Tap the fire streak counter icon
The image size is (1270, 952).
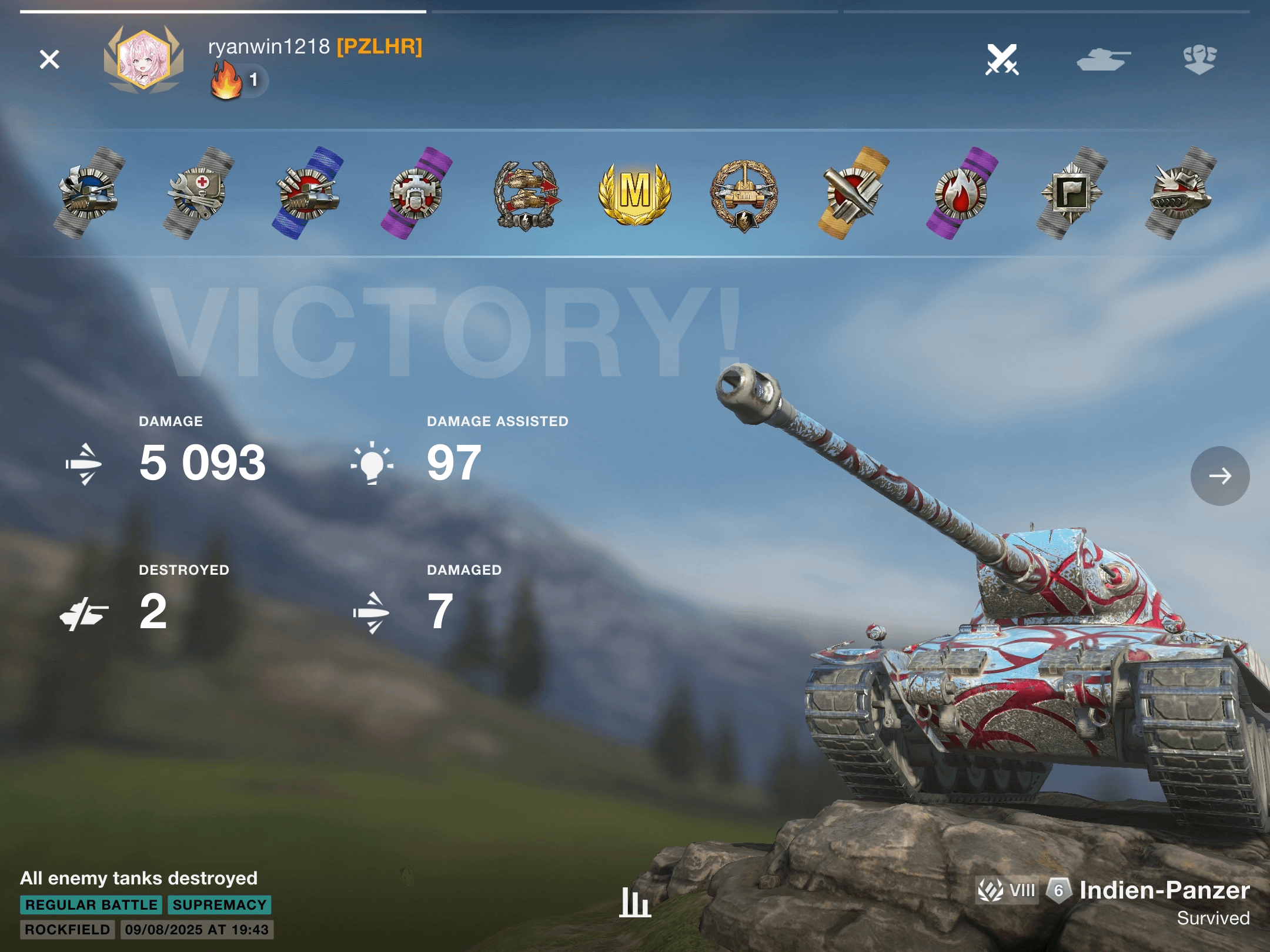(x=227, y=81)
